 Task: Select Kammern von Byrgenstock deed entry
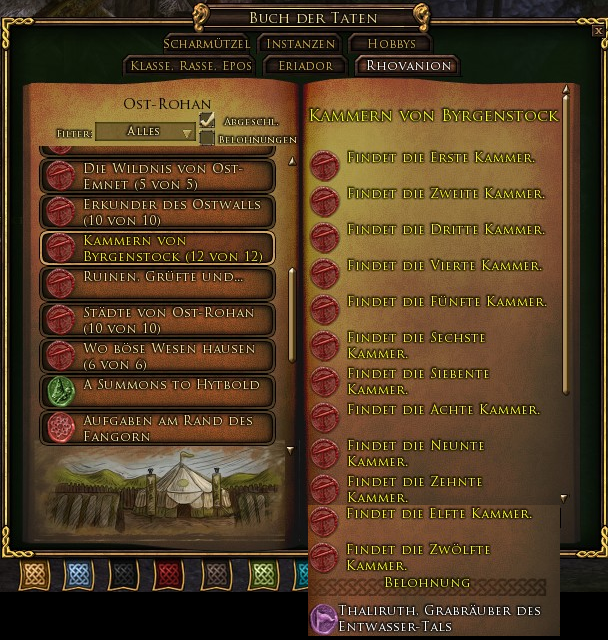(x=157, y=248)
